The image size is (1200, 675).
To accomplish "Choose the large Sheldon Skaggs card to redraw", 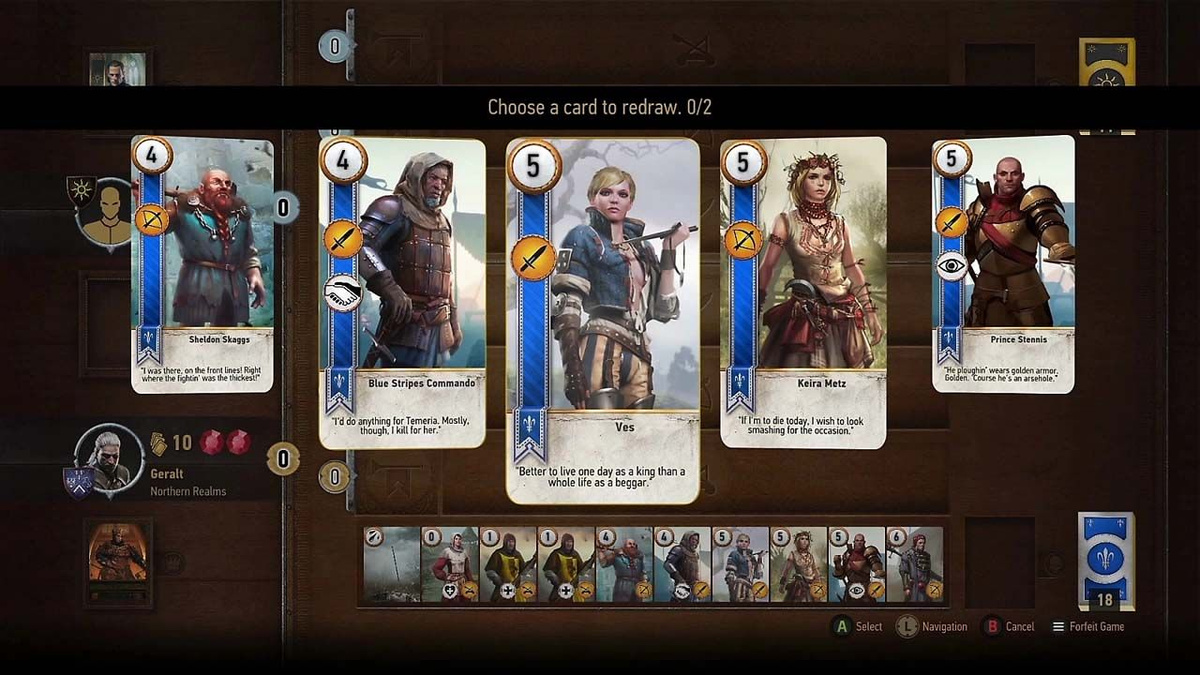I will pyautogui.click(x=202, y=264).
